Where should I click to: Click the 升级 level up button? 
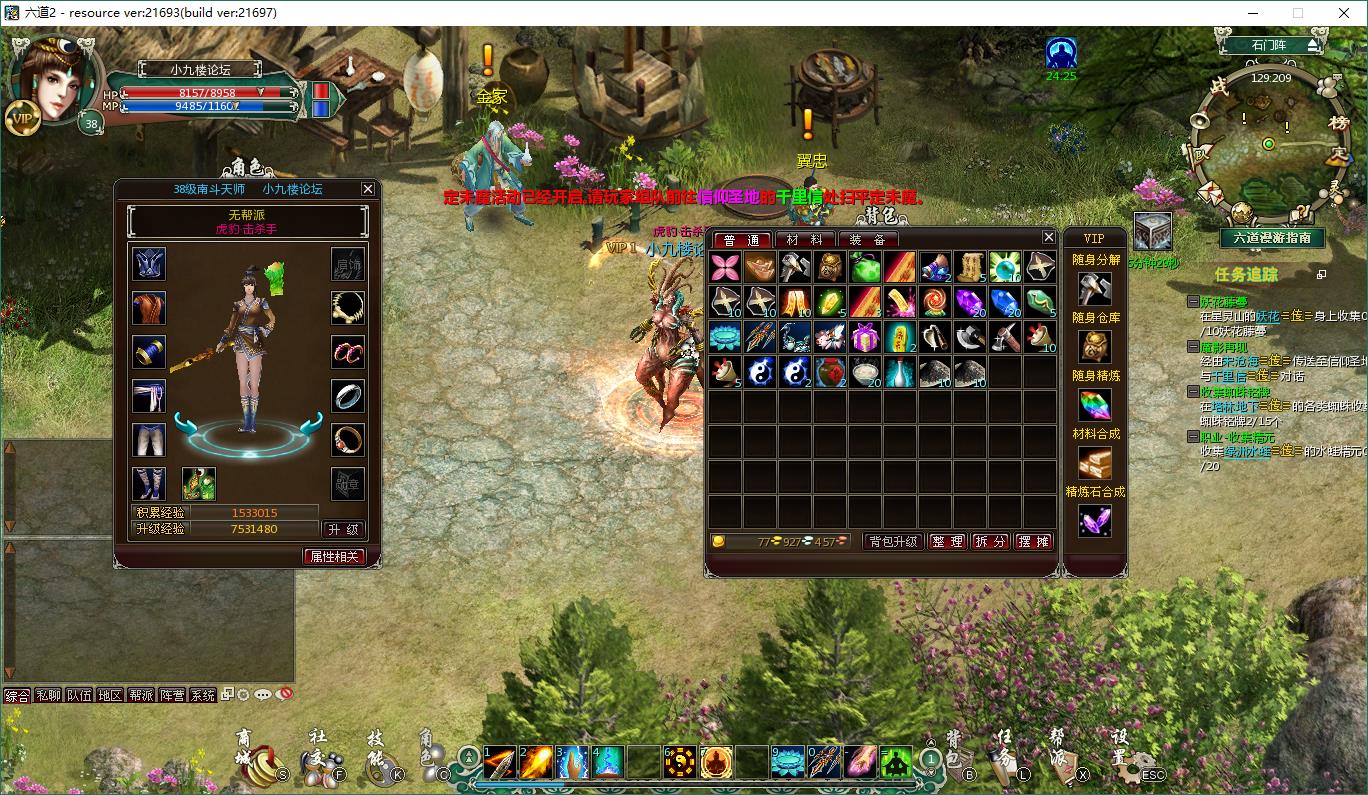pos(343,529)
